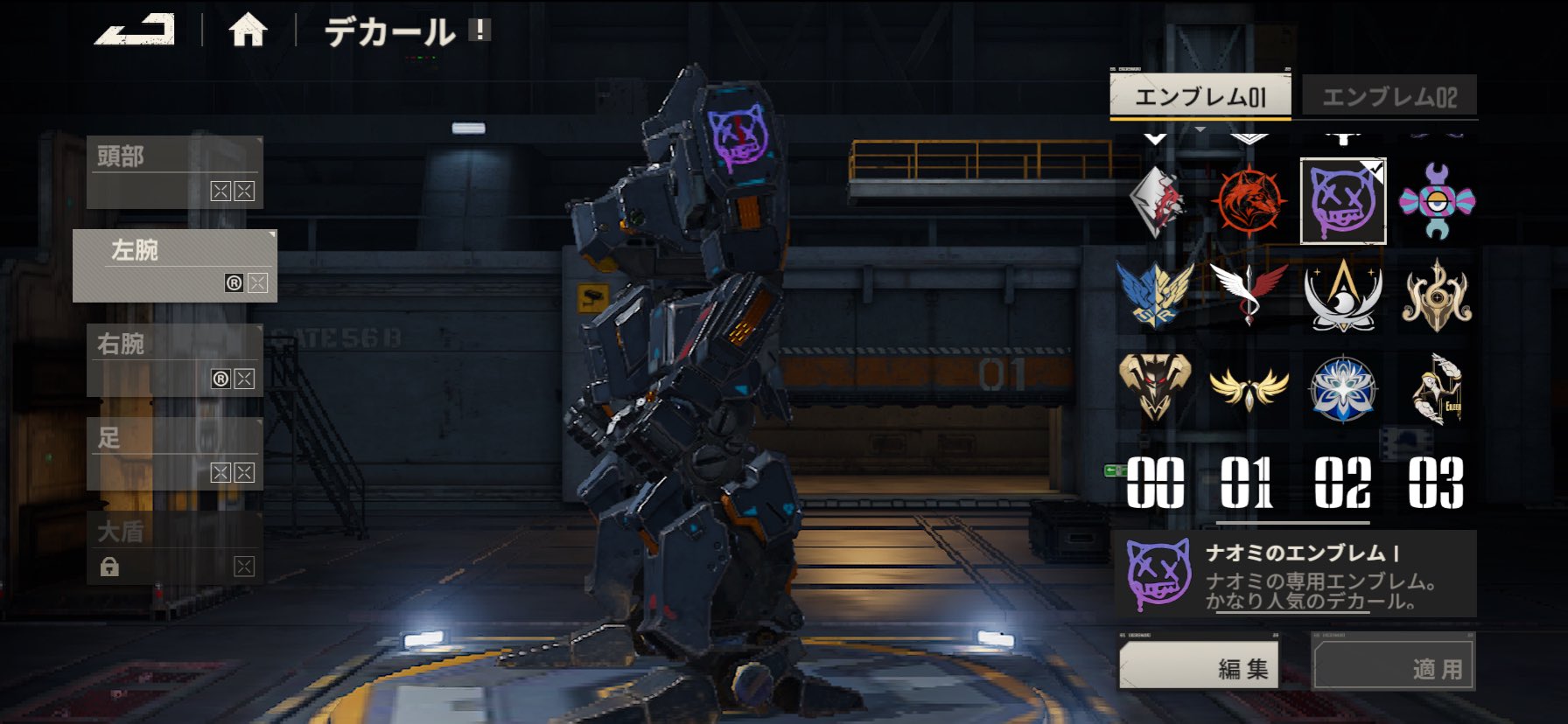
Task: Choose the blue and gold winged emblem
Action: [x=1155, y=295]
